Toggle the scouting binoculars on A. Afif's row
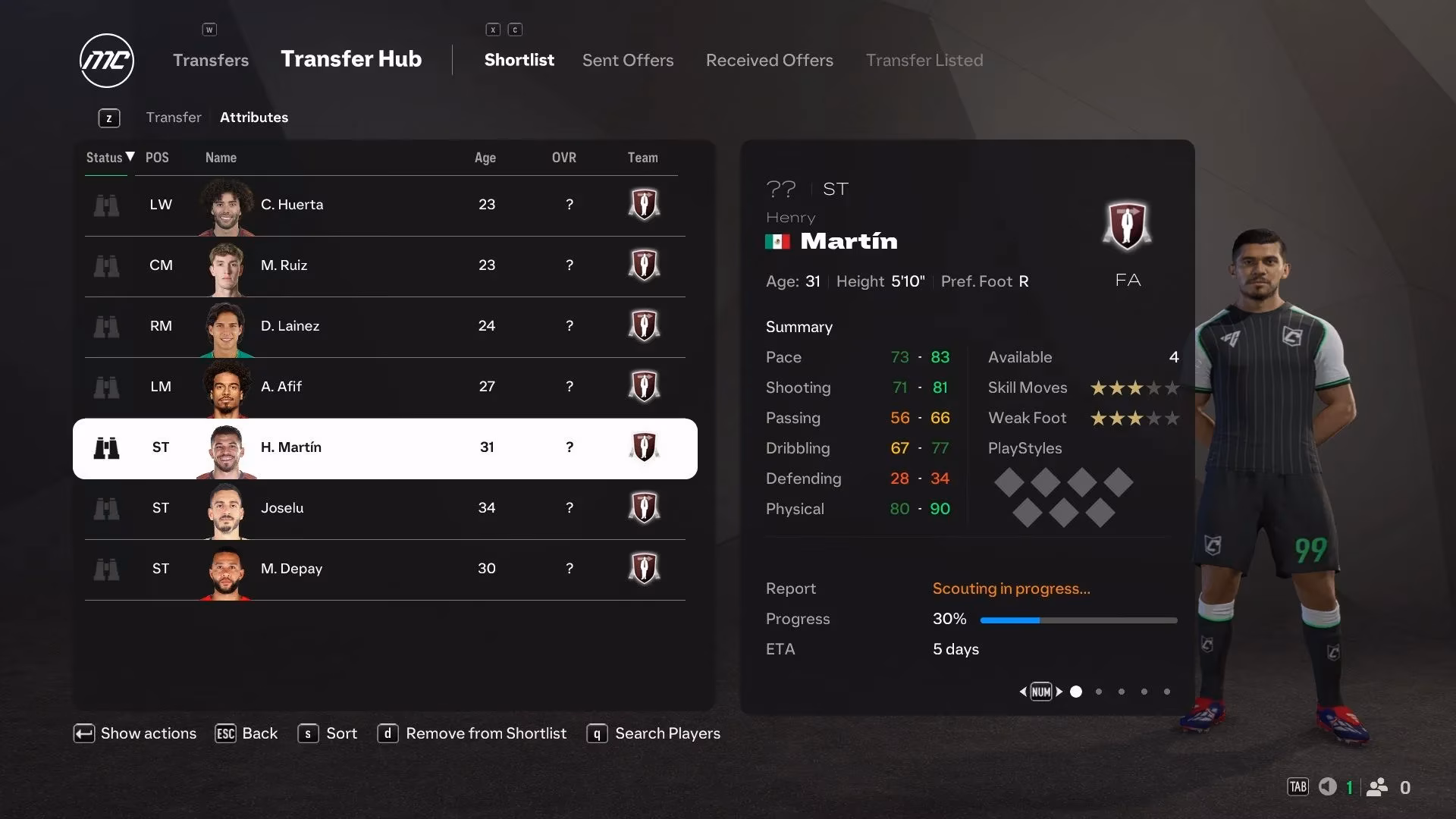This screenshot has height=819, width=1456. 106,387
